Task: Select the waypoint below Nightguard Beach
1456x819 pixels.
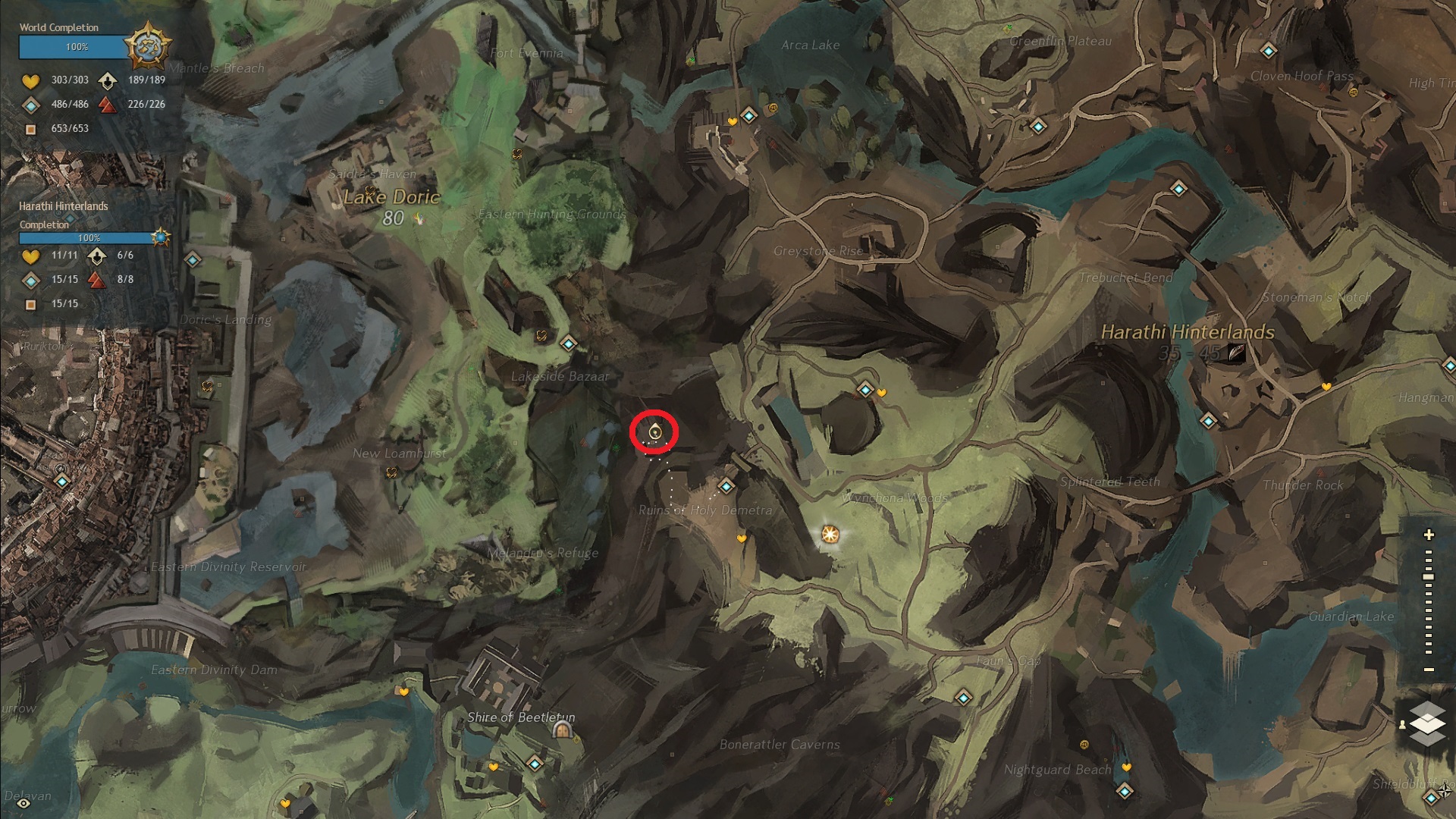Action: click(1125, 792)
